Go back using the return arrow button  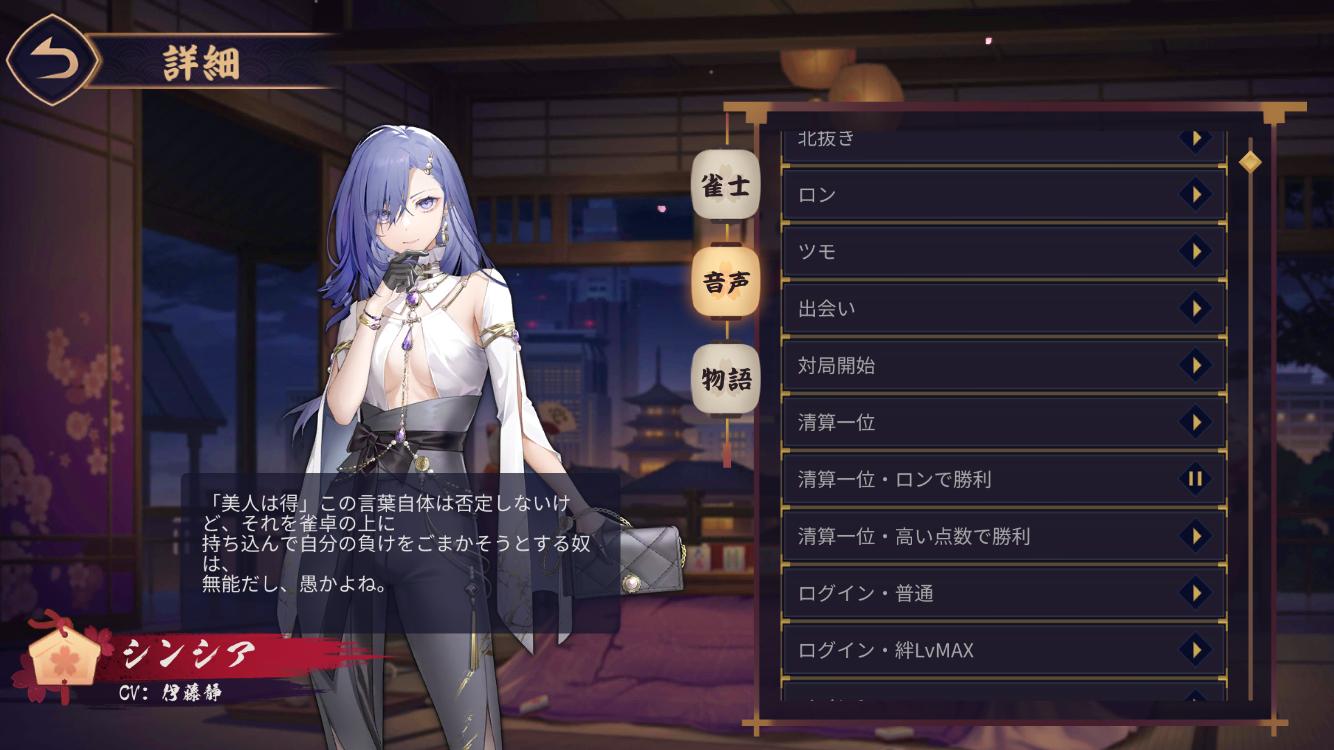53,62
